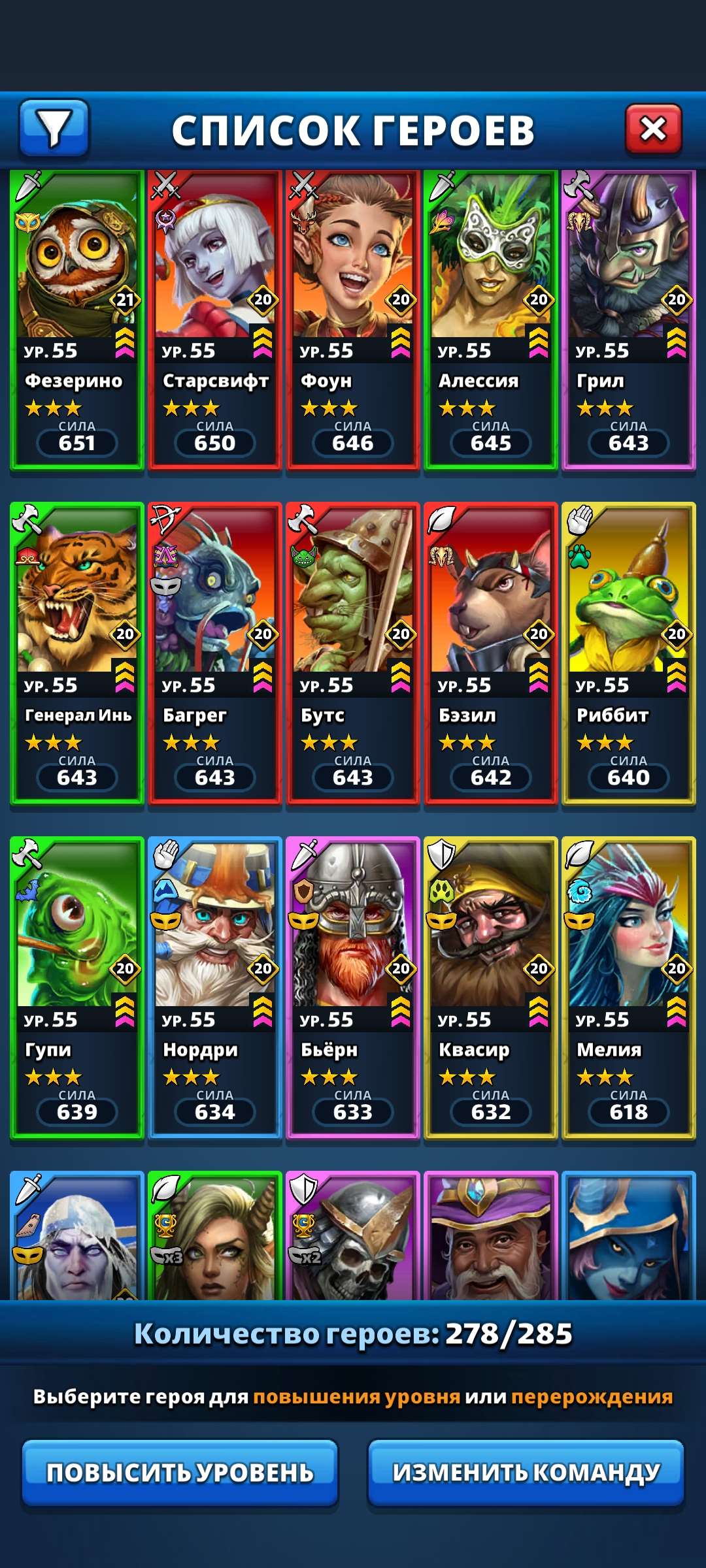Choose Генерал Инь tiger hero
Viewport: 706px width, 1568px height.
pyautogui.click(x=77, y=653)
